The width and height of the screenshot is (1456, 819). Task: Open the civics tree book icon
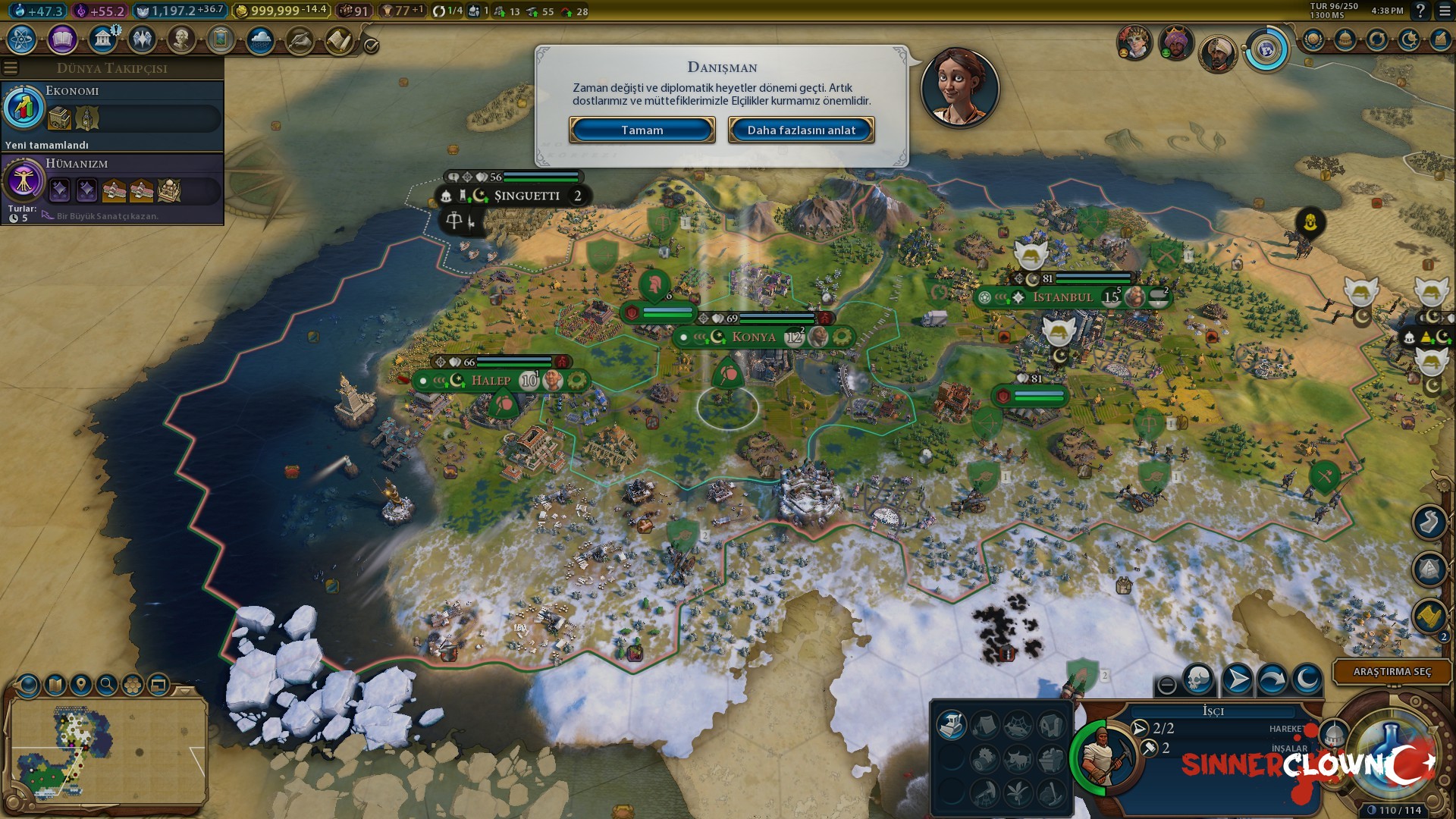62,39
